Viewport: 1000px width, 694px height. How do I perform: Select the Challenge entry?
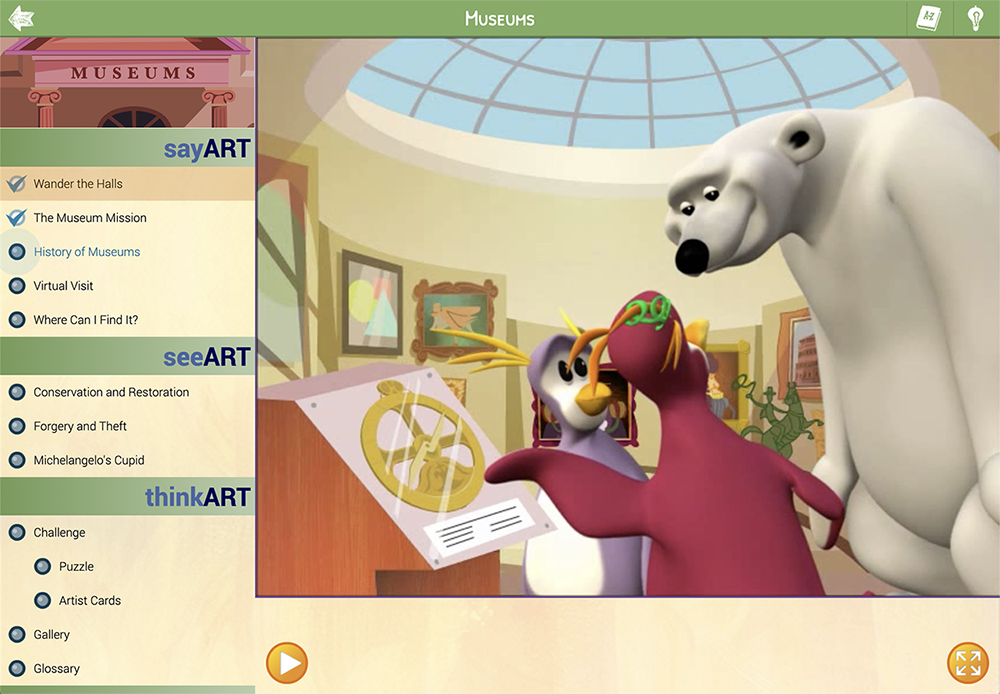click(59, 533)
